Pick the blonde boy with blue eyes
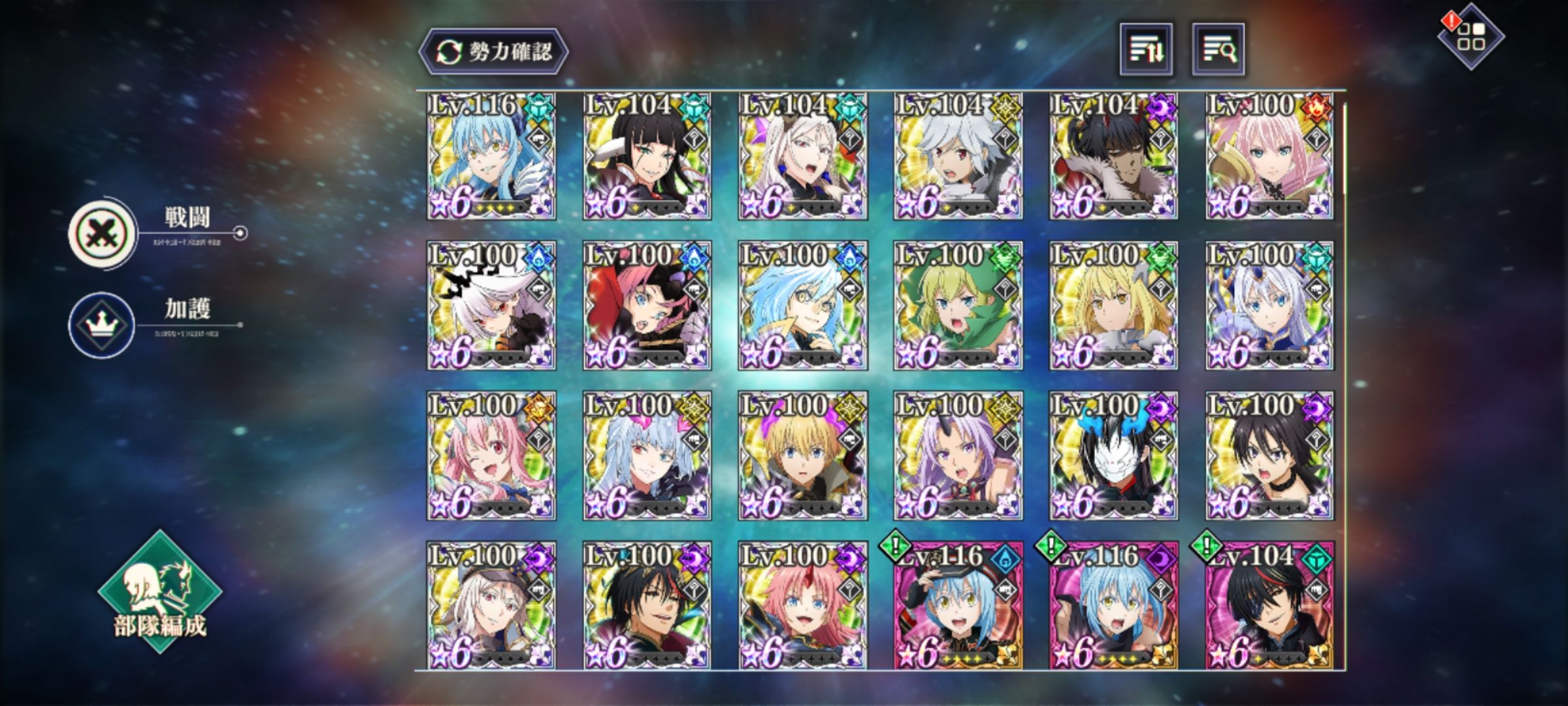The image size is (1568, 706). pos(803,456)
